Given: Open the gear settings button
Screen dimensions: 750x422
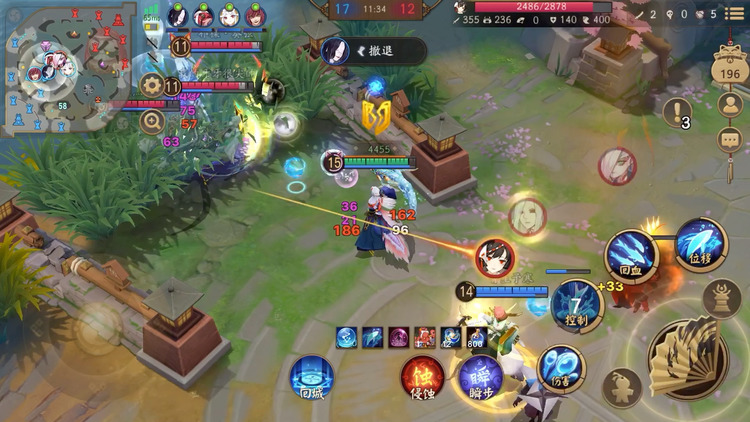Looking at the screenshot, I should tap(152, 86).
